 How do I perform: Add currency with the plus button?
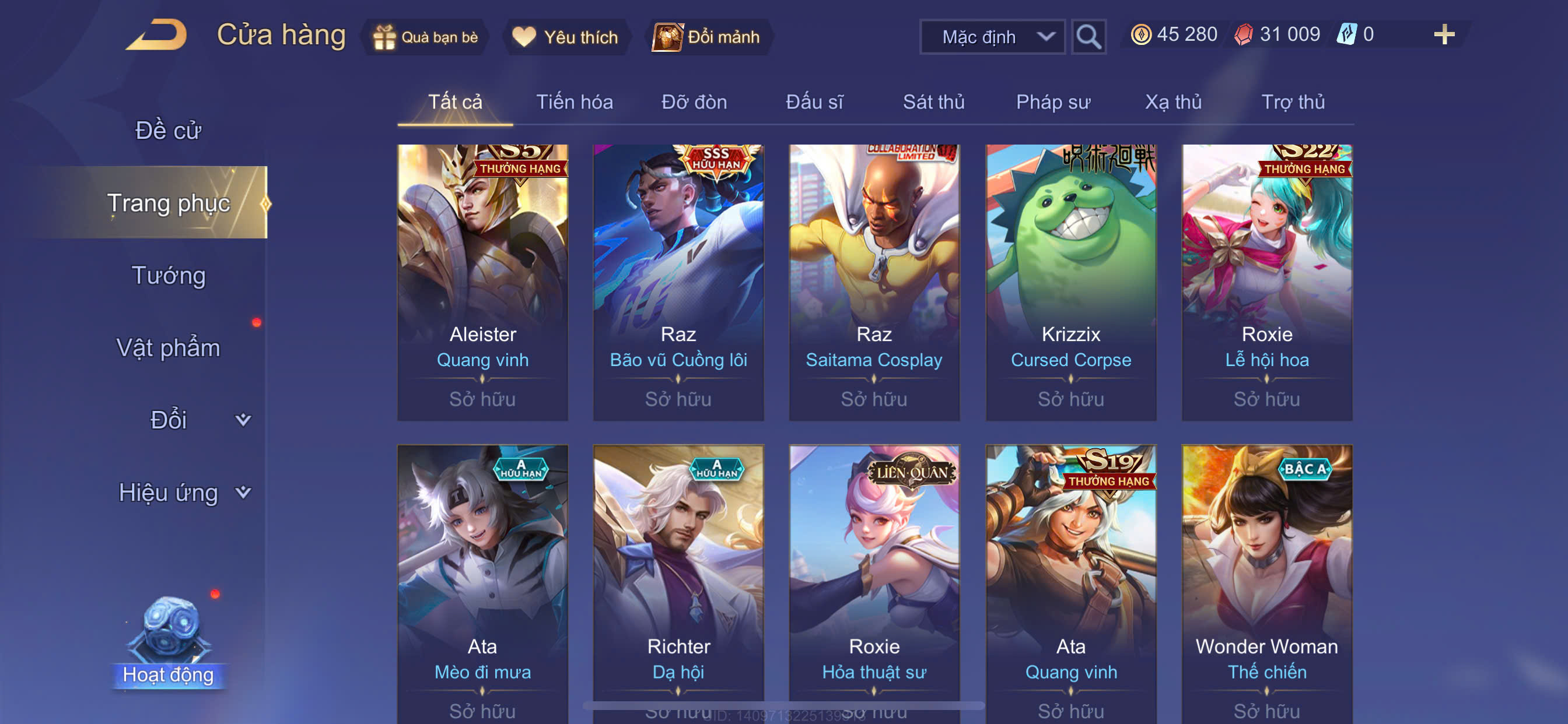pos(1443,34)
